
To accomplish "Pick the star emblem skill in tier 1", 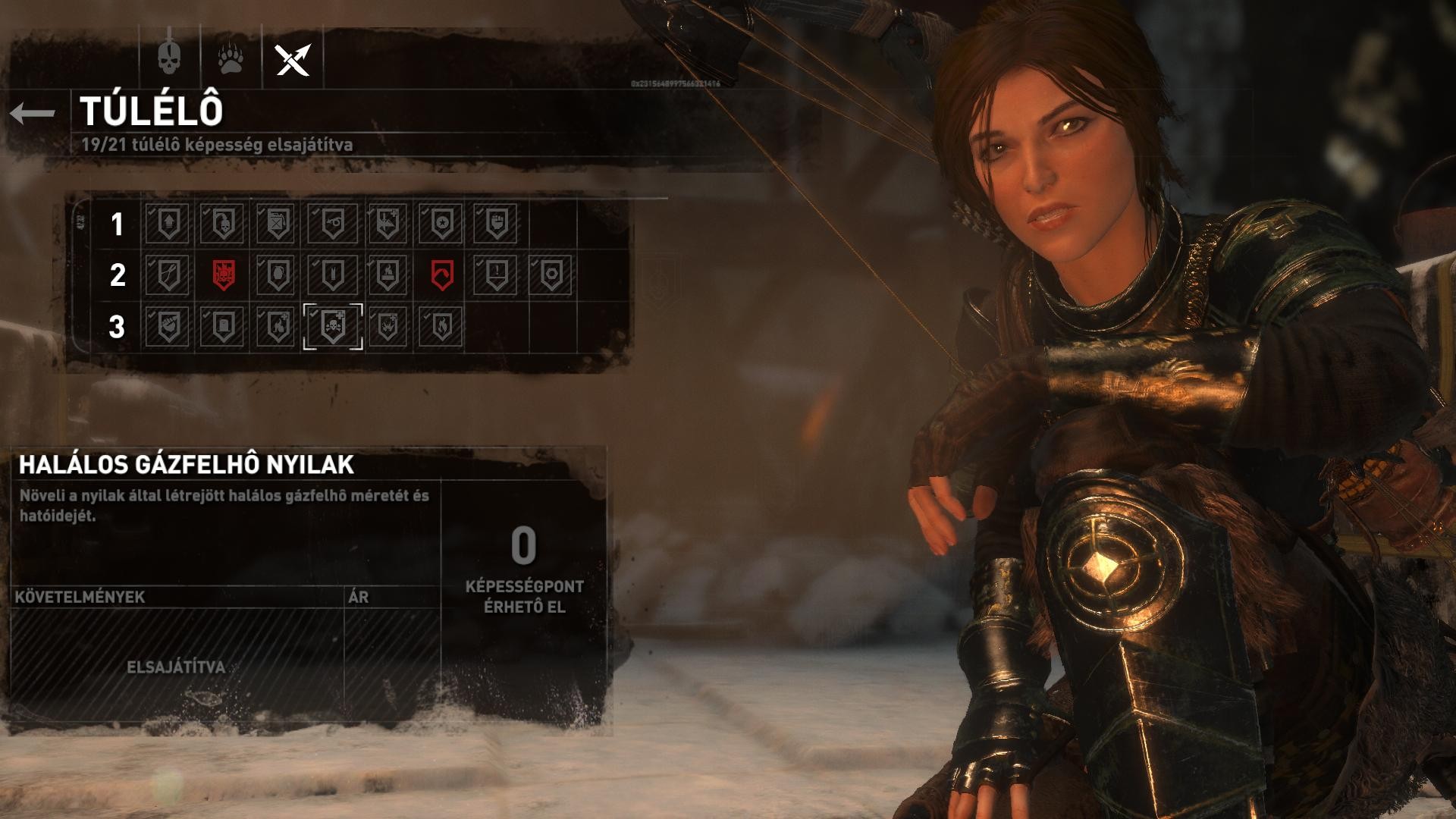I will (441, 224).
